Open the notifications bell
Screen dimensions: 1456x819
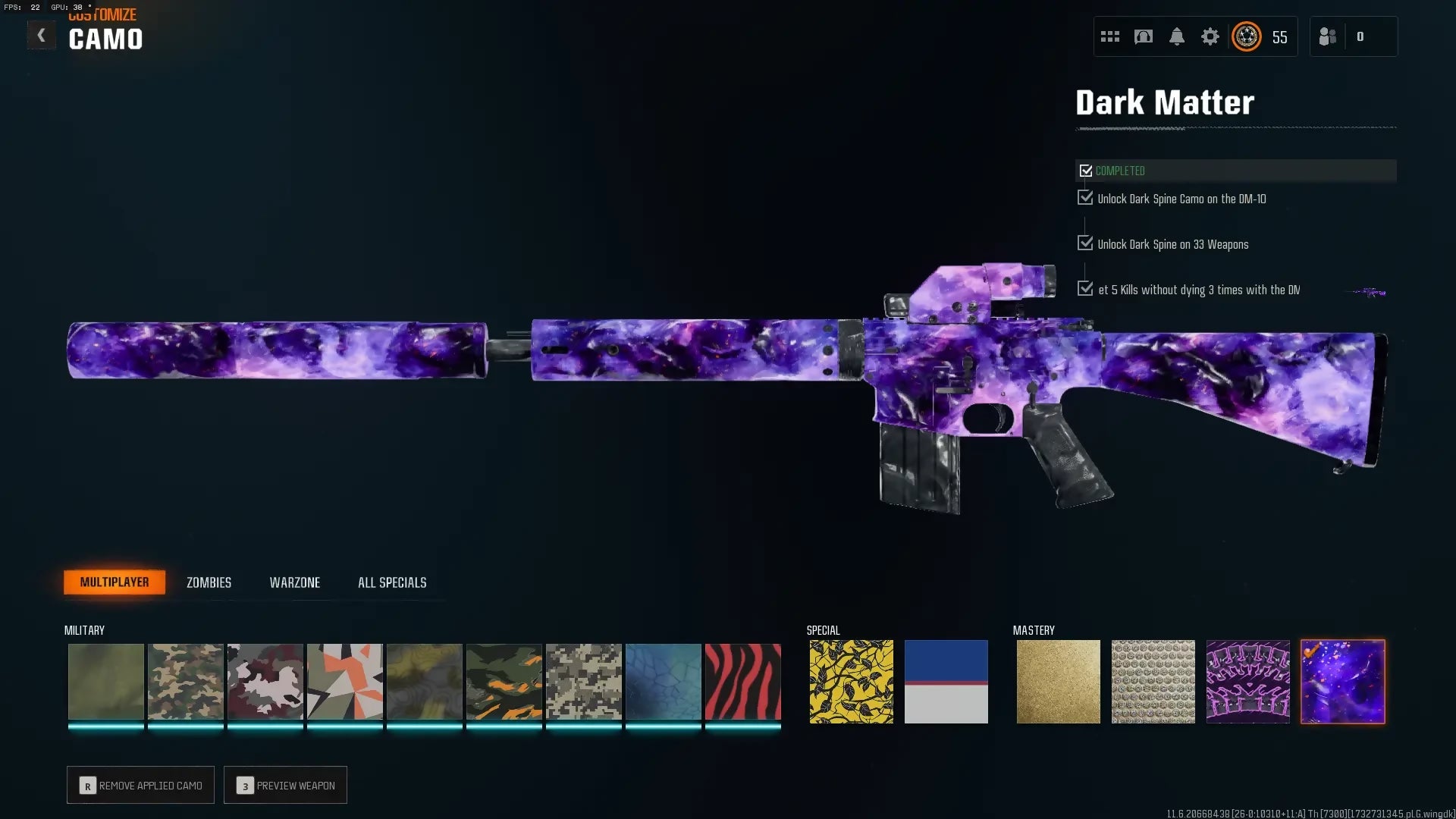tap(1176, 36)
